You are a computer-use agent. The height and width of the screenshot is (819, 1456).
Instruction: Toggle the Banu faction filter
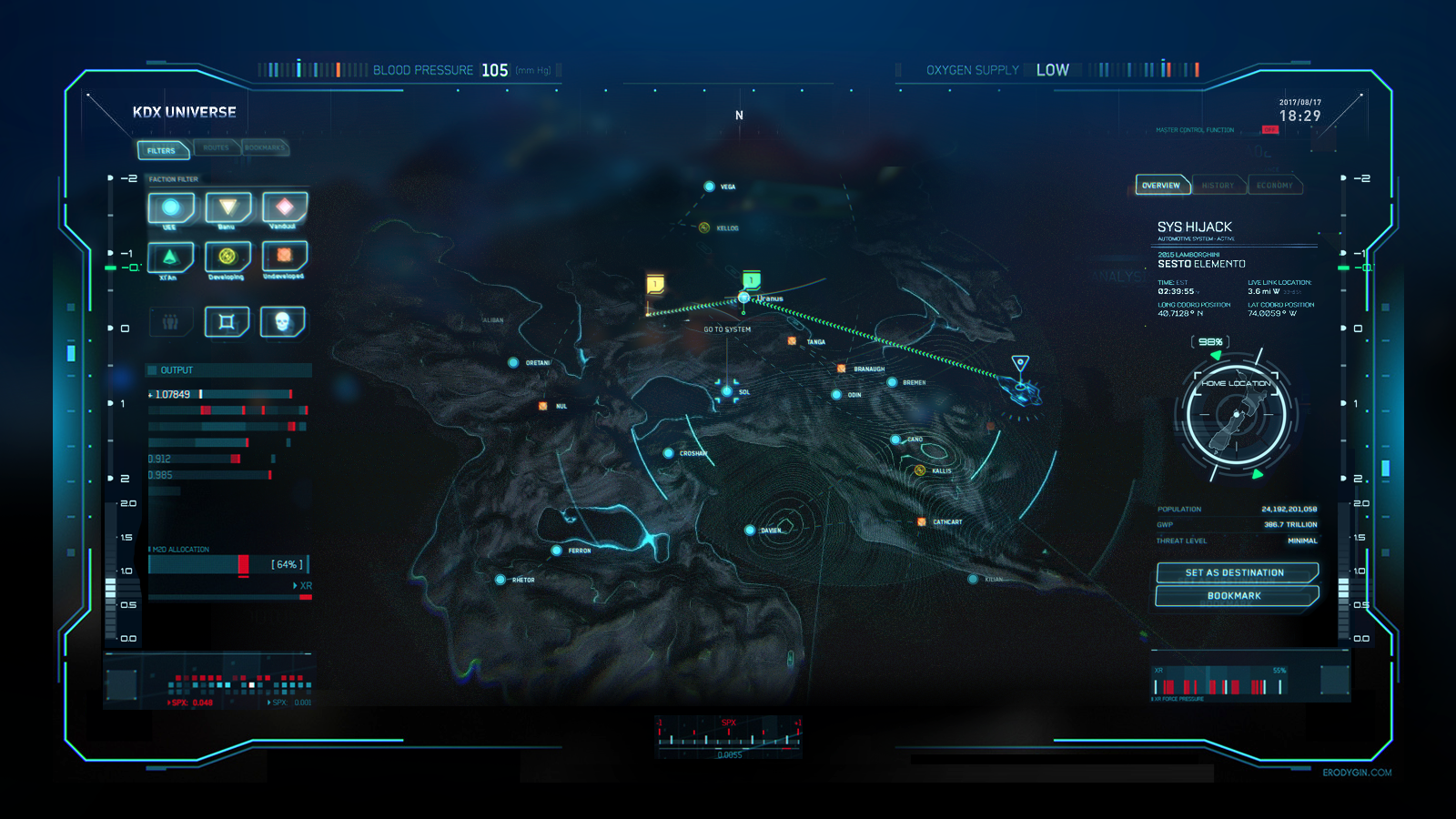click(x=227, y=208)
